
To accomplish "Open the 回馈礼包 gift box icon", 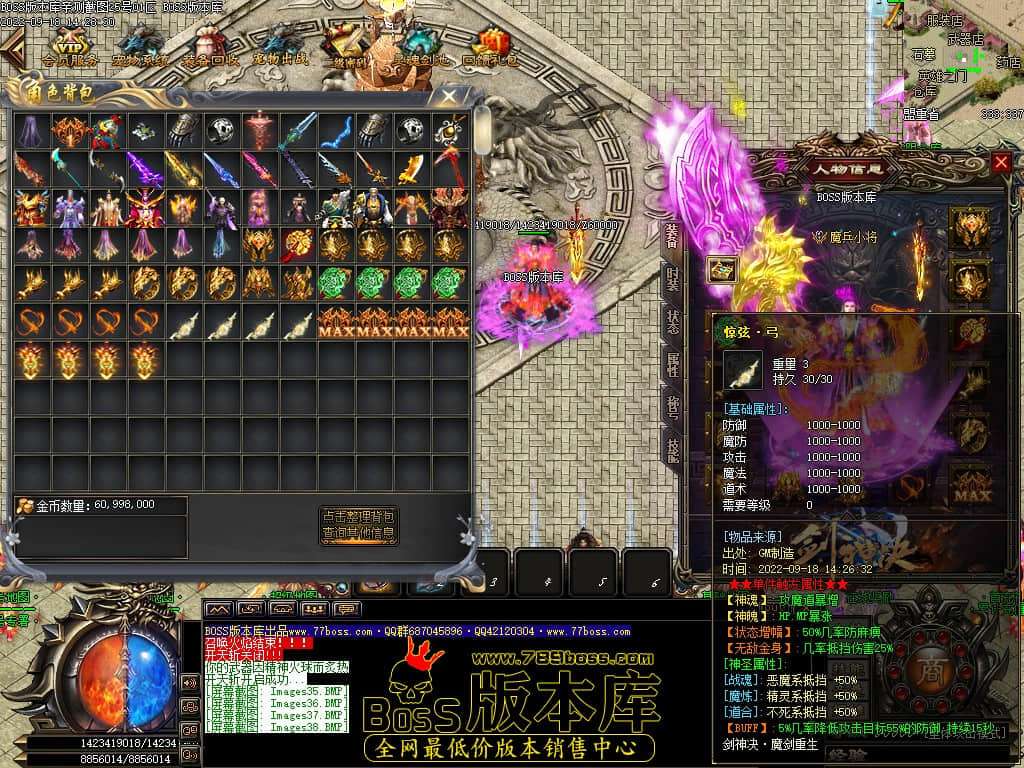I will pyautogui.click(x=490, y=45).
